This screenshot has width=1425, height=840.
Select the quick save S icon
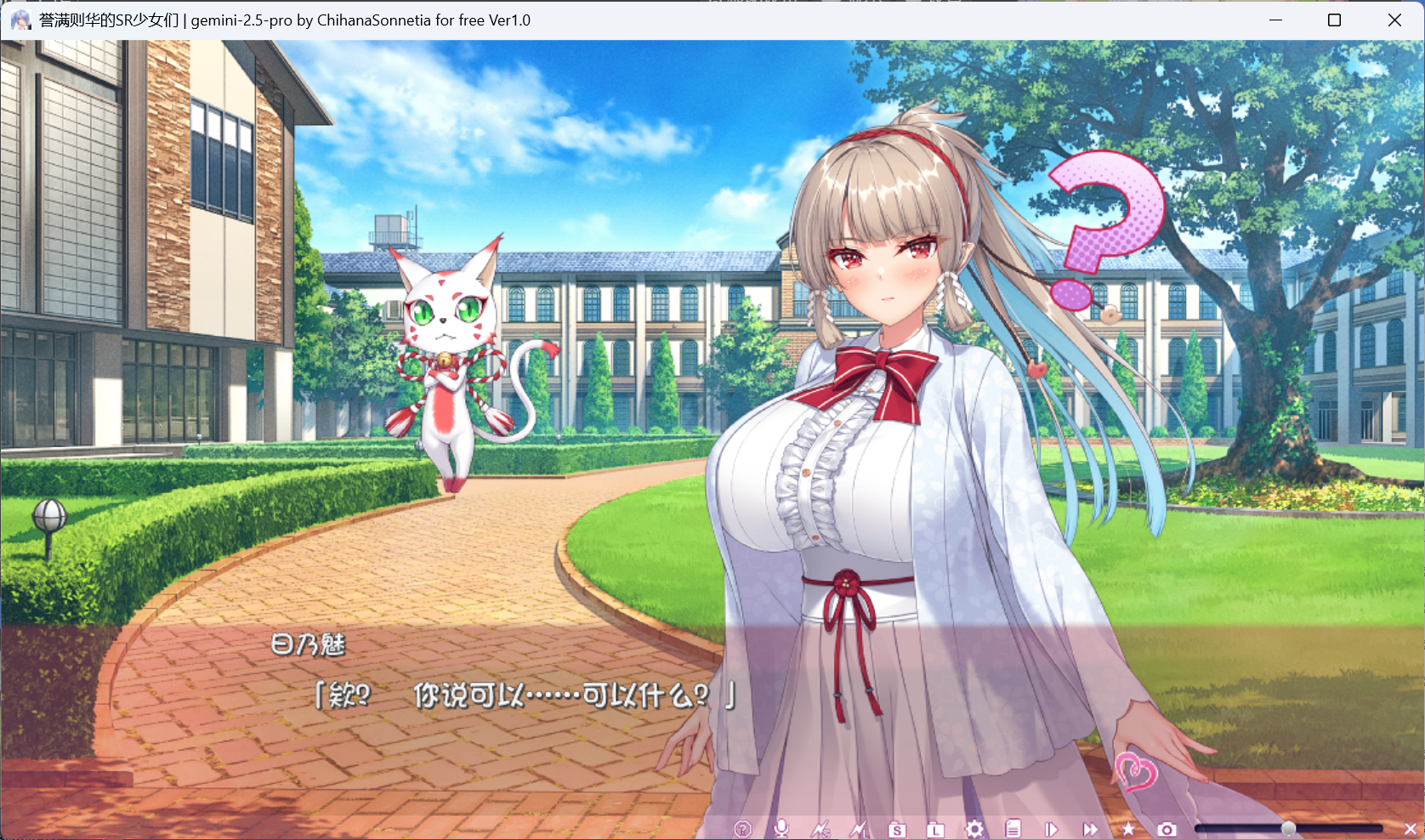click(x=897, y=827)
